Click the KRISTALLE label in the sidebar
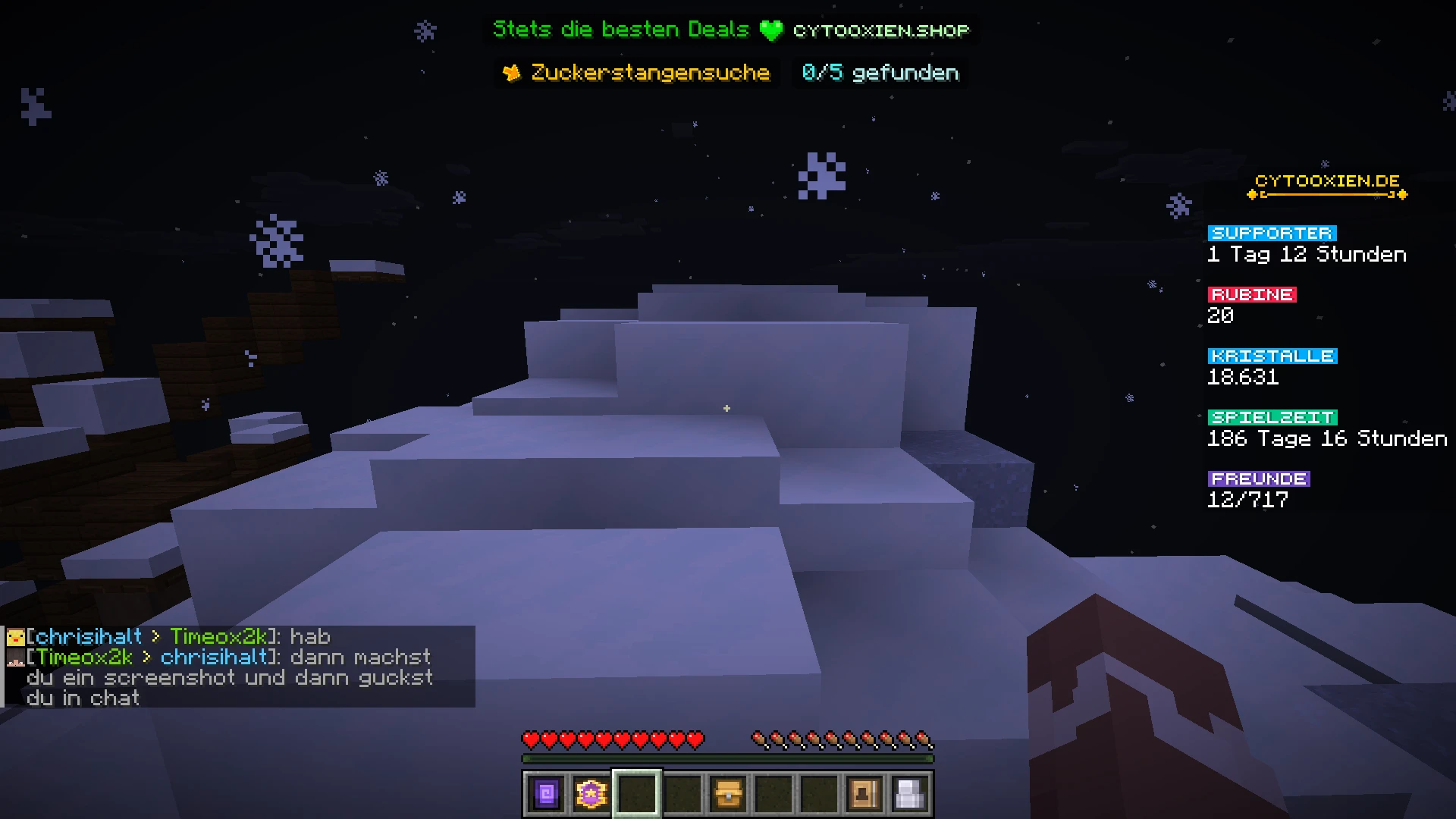The image size is (1456, 819). [x=1272, y=355]
